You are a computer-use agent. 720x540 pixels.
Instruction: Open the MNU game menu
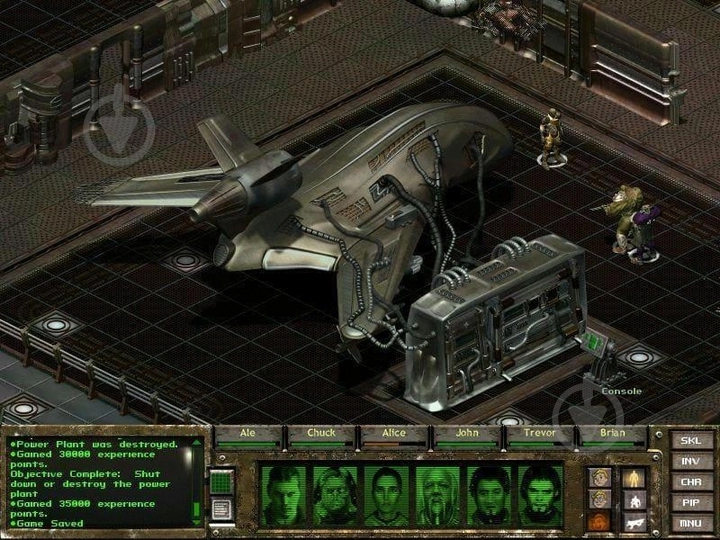pos(690,523)
